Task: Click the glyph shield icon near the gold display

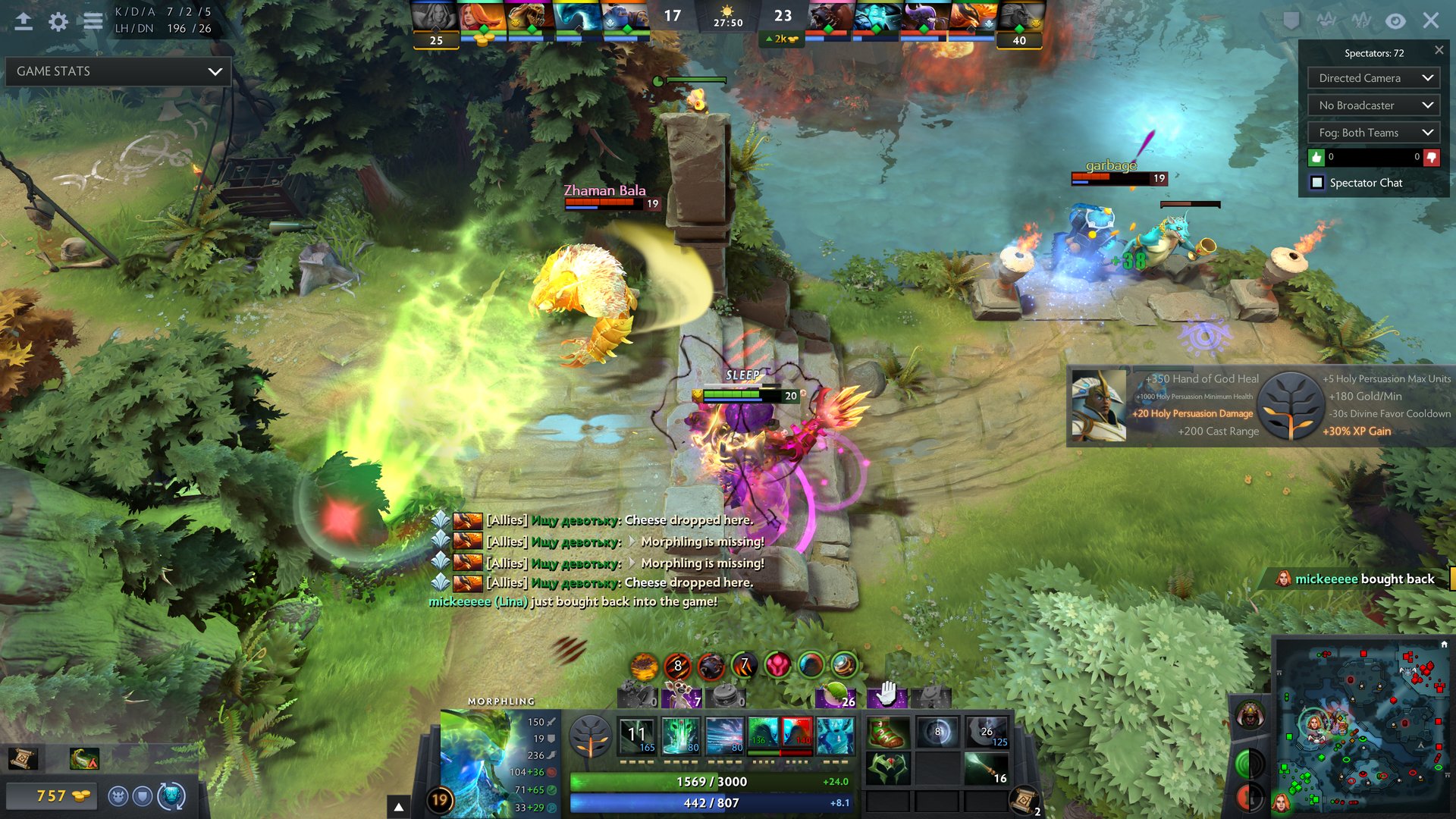Action: 144,796
